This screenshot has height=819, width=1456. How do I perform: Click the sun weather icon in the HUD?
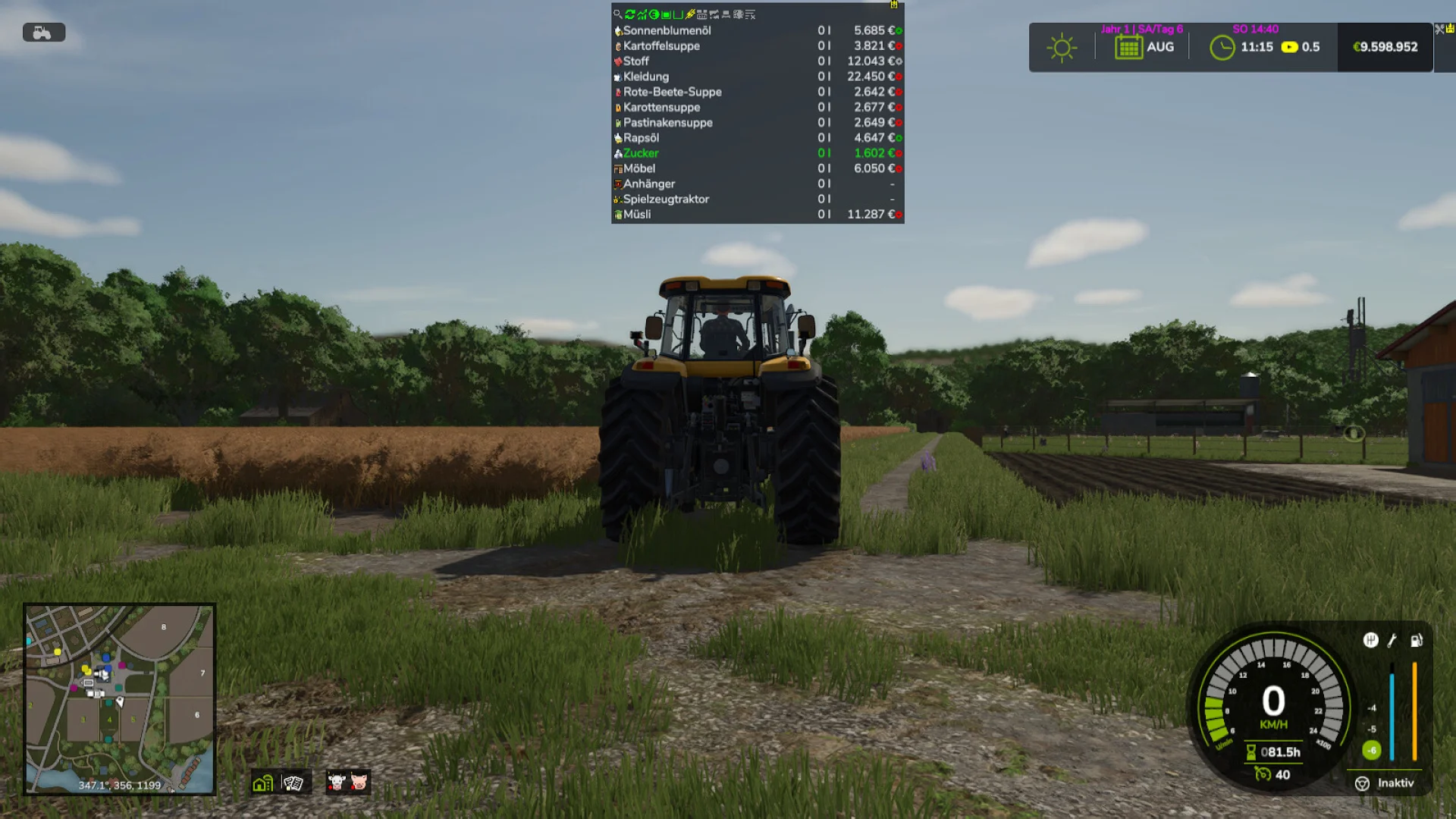pyautogui.click(x=1061, y=47)
